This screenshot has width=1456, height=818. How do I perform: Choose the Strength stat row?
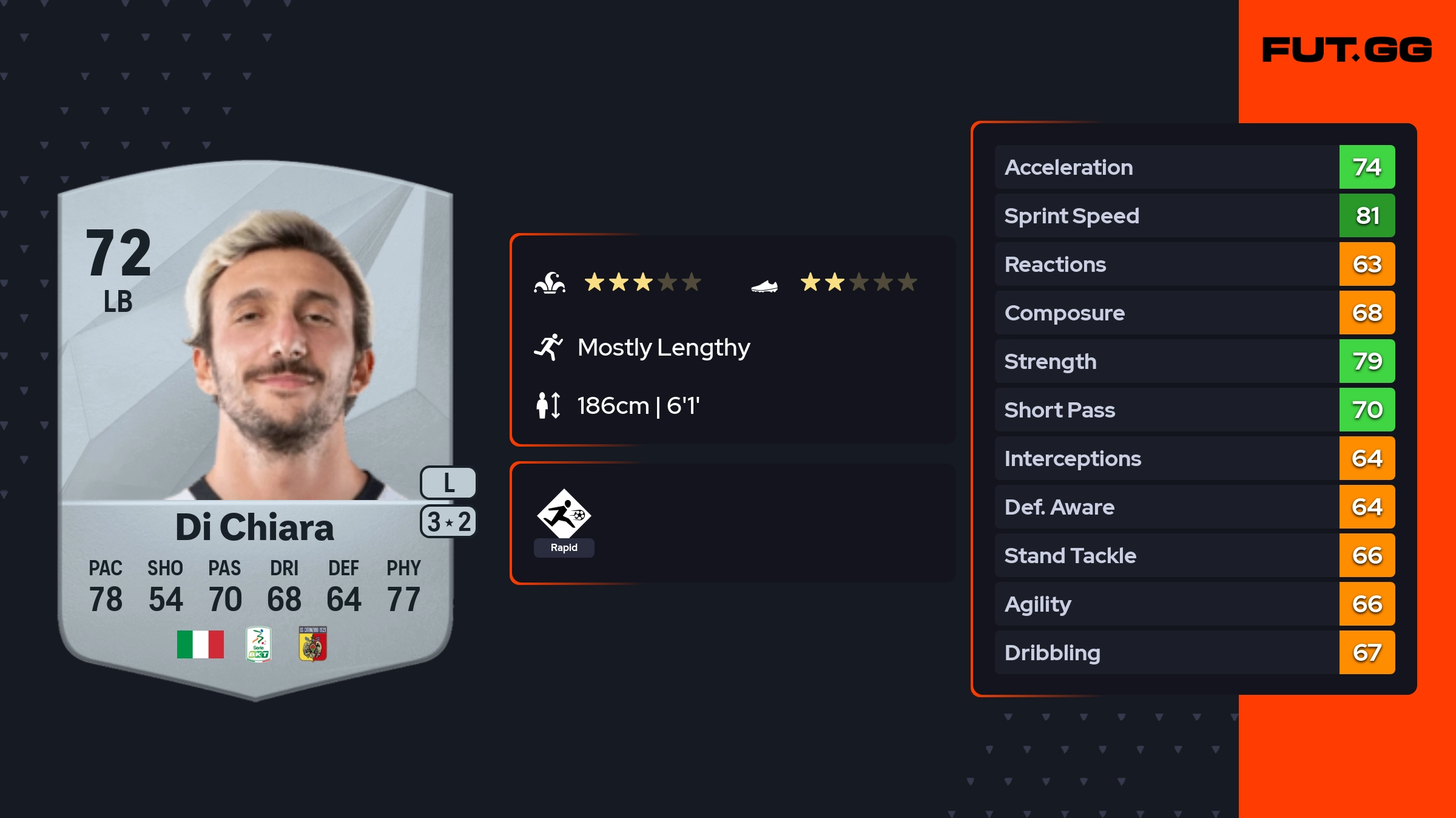point(1194,361)
